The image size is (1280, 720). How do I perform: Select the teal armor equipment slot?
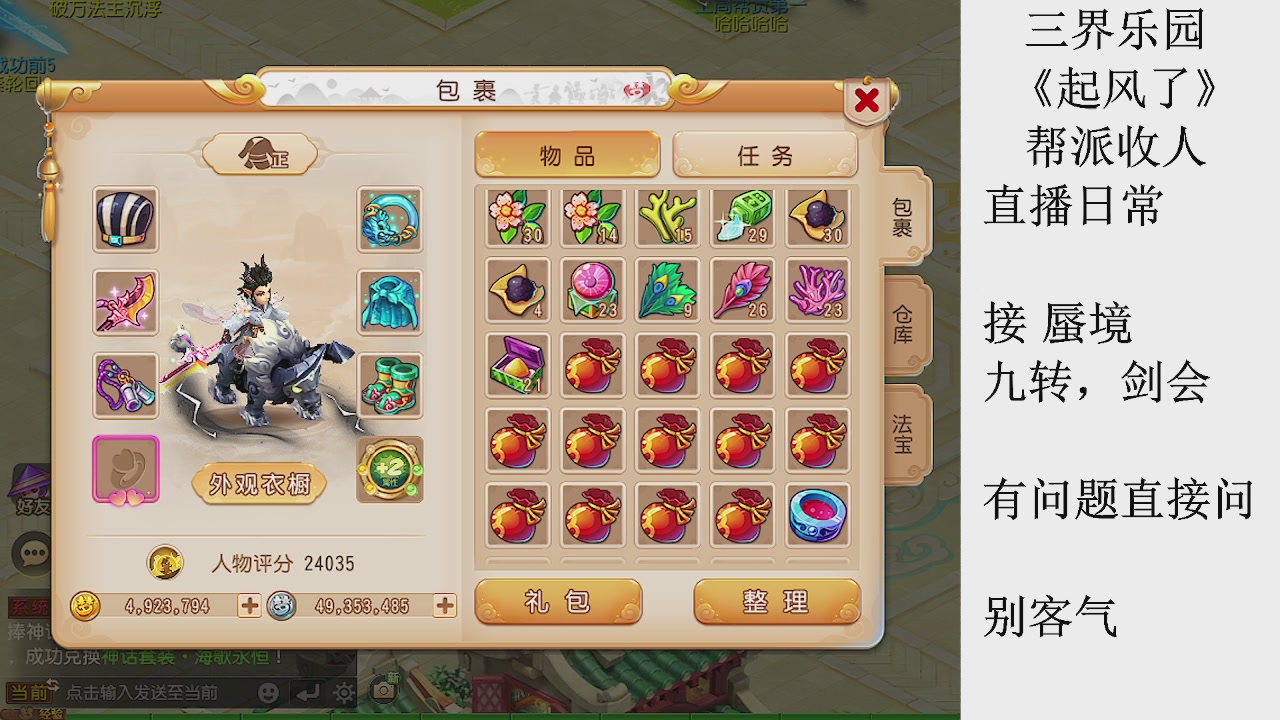pyautogui.click(x=390, y=303)
